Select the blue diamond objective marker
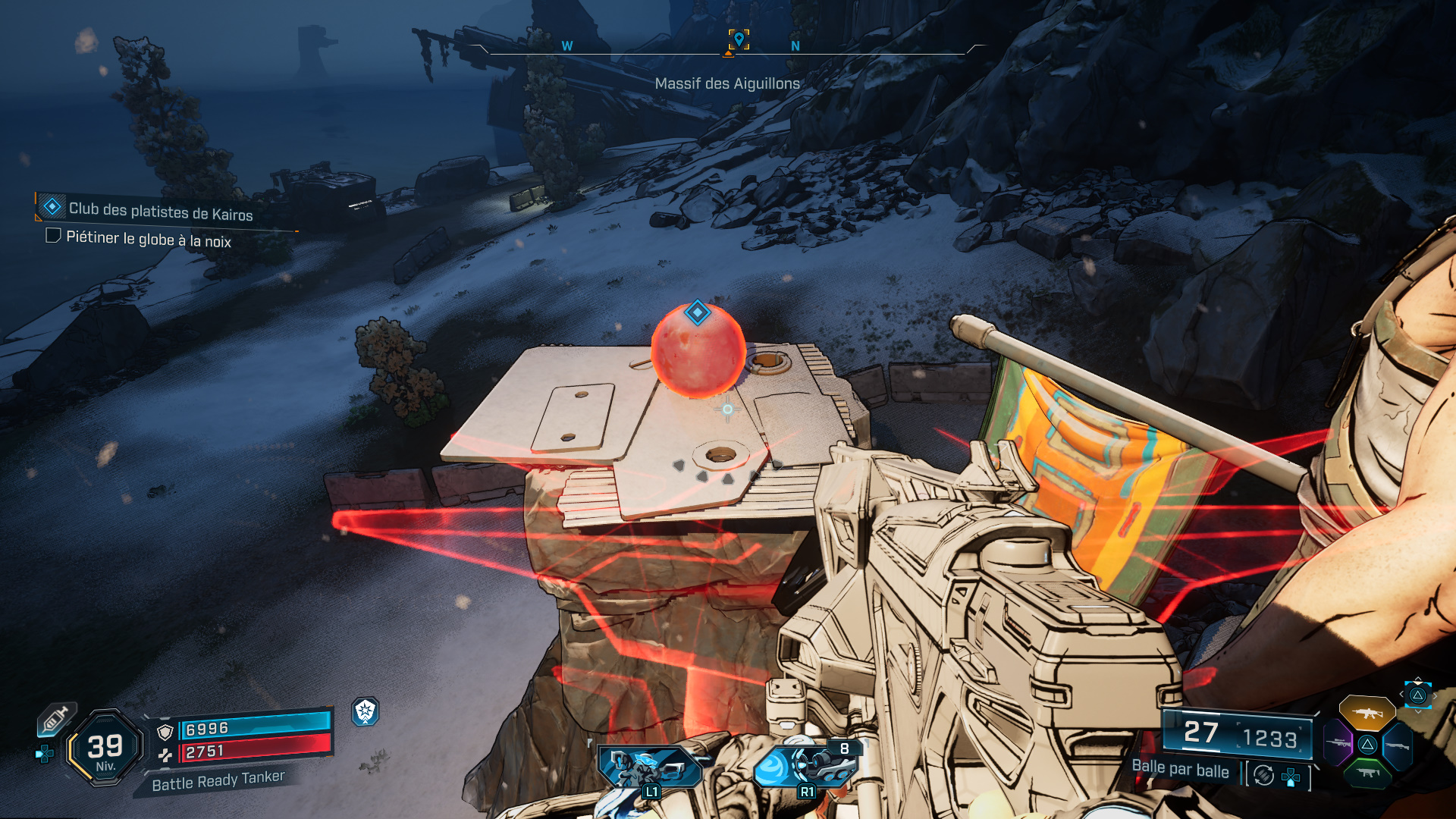Image resolution: width=1456 pixels, height=819 pixels. [697, 312]
